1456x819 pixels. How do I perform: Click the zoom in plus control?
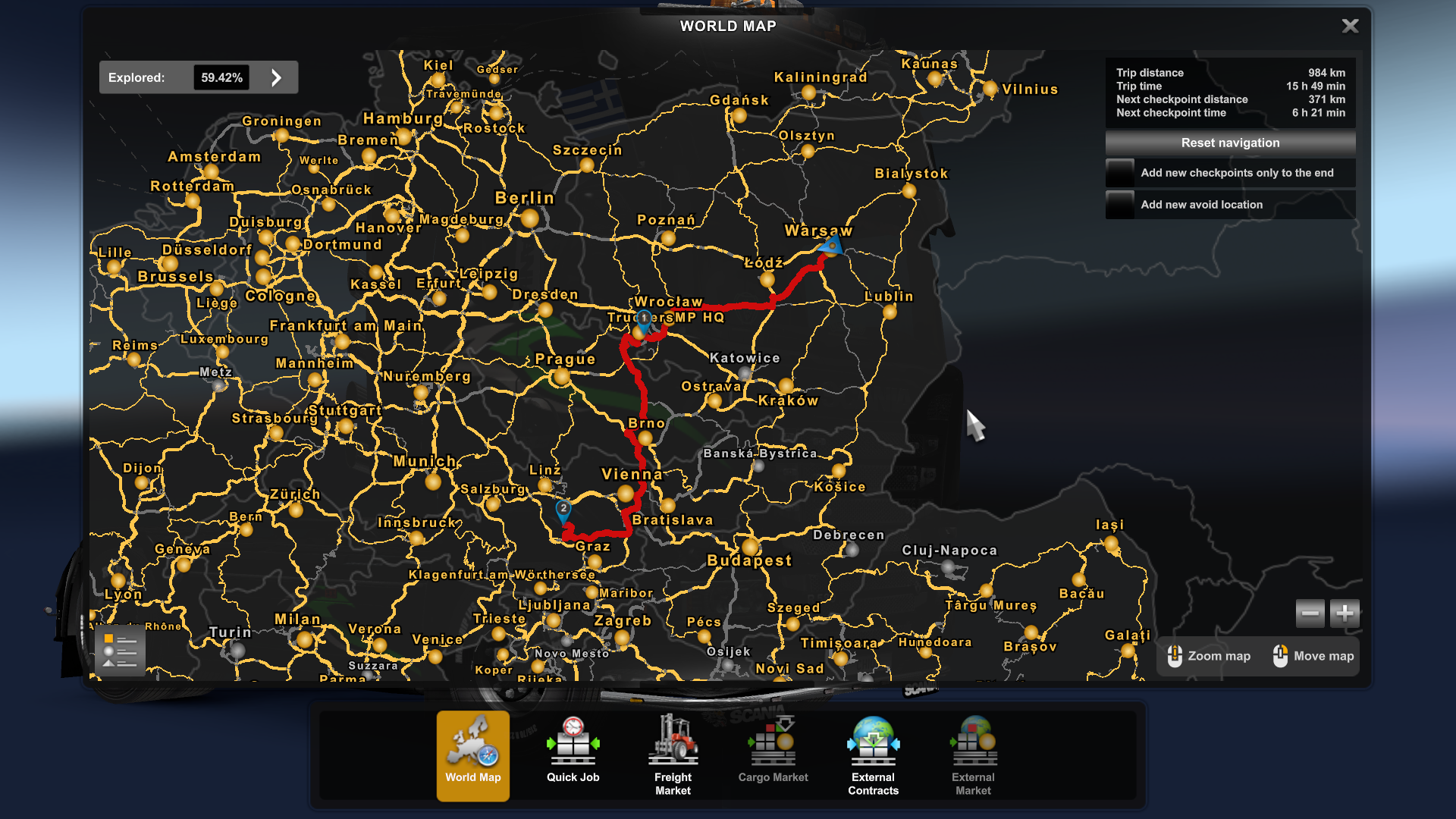[1344, 613]
